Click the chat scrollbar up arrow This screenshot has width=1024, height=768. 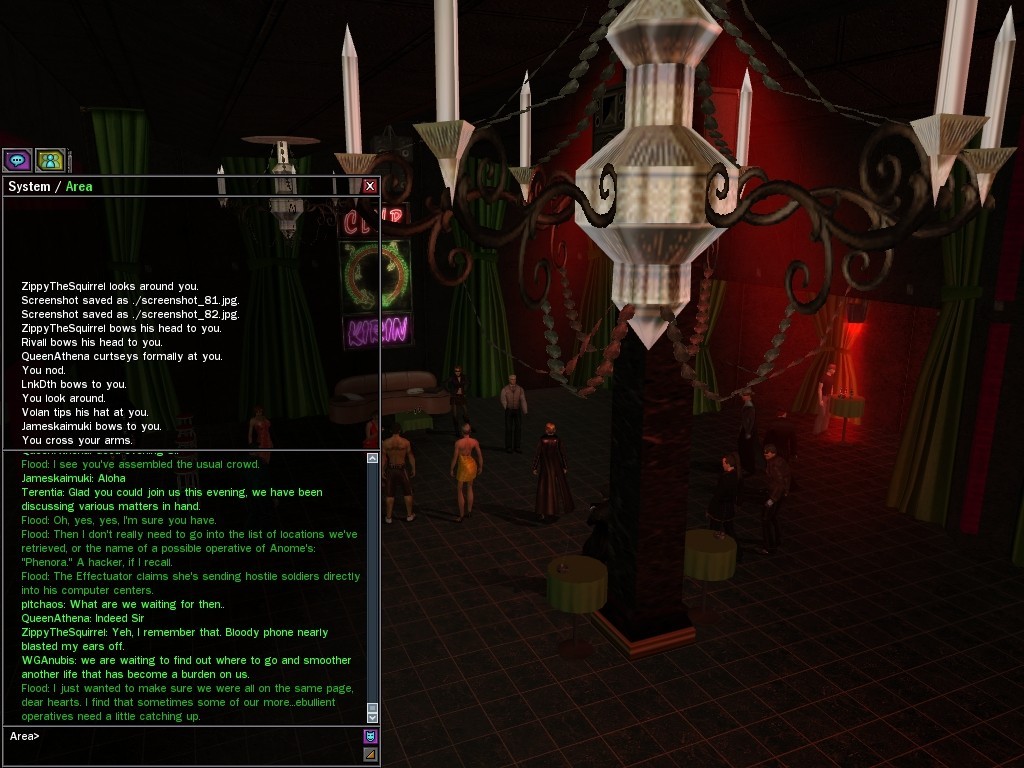pyautogui.click(x=373, y=458)
